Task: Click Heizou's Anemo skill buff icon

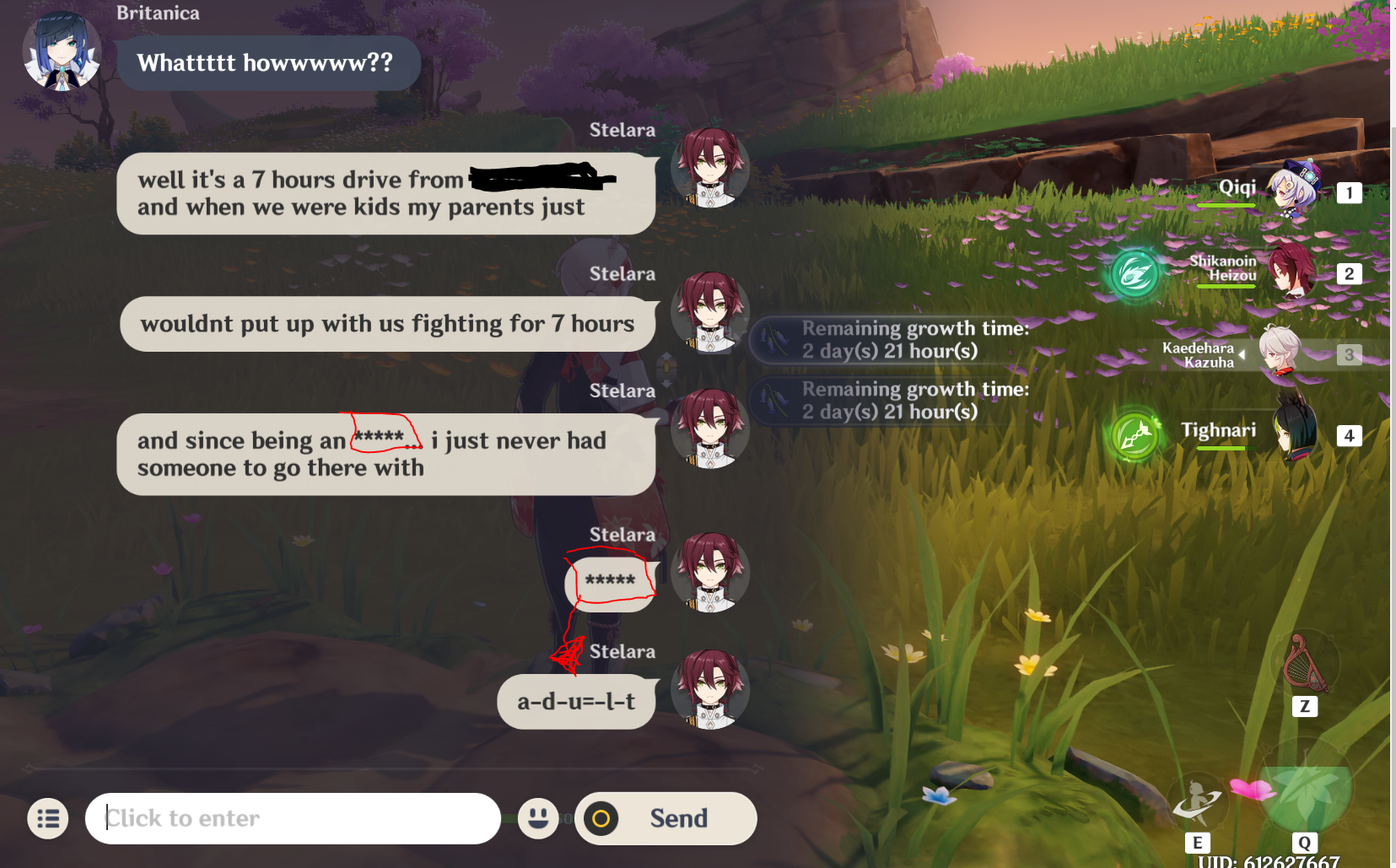Action: [x=1135, y=273]
